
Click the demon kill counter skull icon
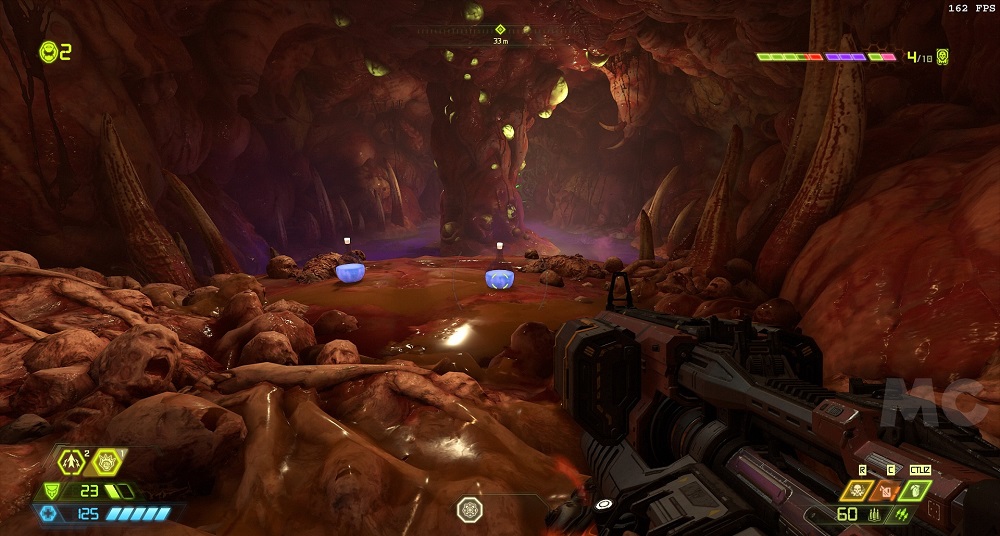(942, 57)
